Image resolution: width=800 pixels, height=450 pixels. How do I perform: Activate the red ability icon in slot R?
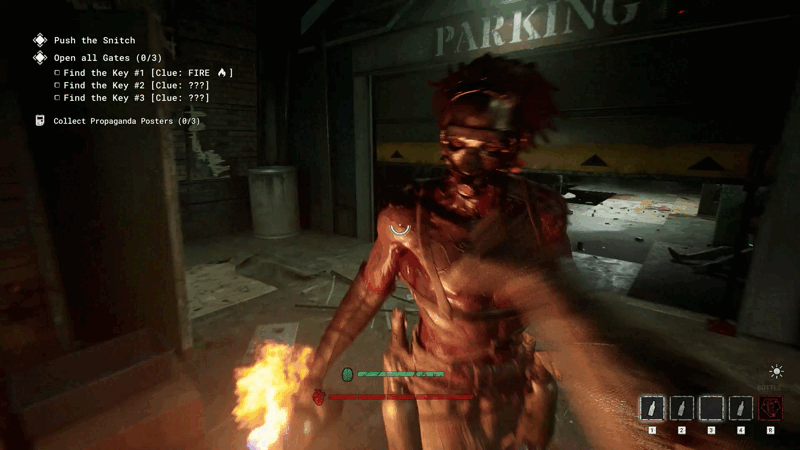click(770, 408)
